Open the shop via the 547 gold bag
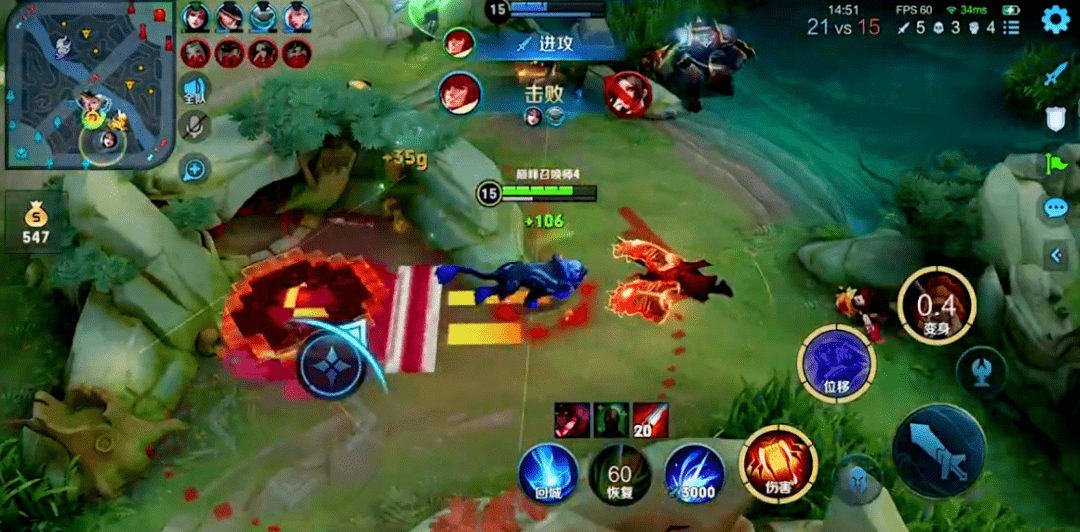The height and width of the screenshot is (532, 1080). (x=36, y=222)
